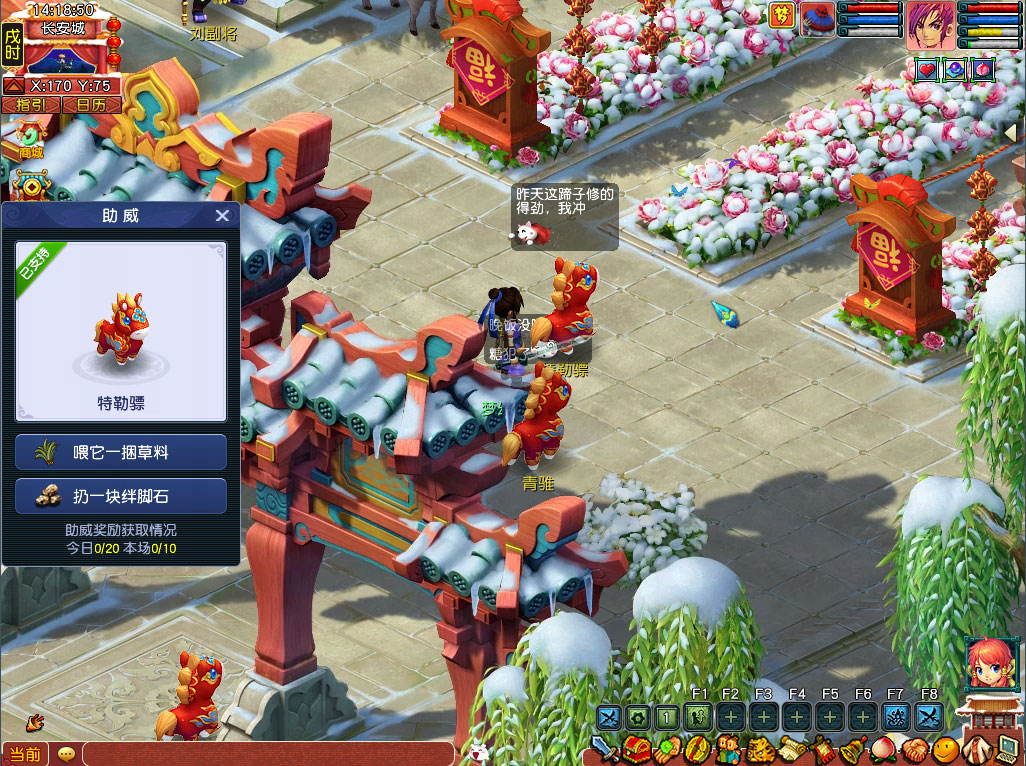Throw a stumbling stone (扔一块绊脚石)
1026x766 pixels.
[x=121, y=496]
